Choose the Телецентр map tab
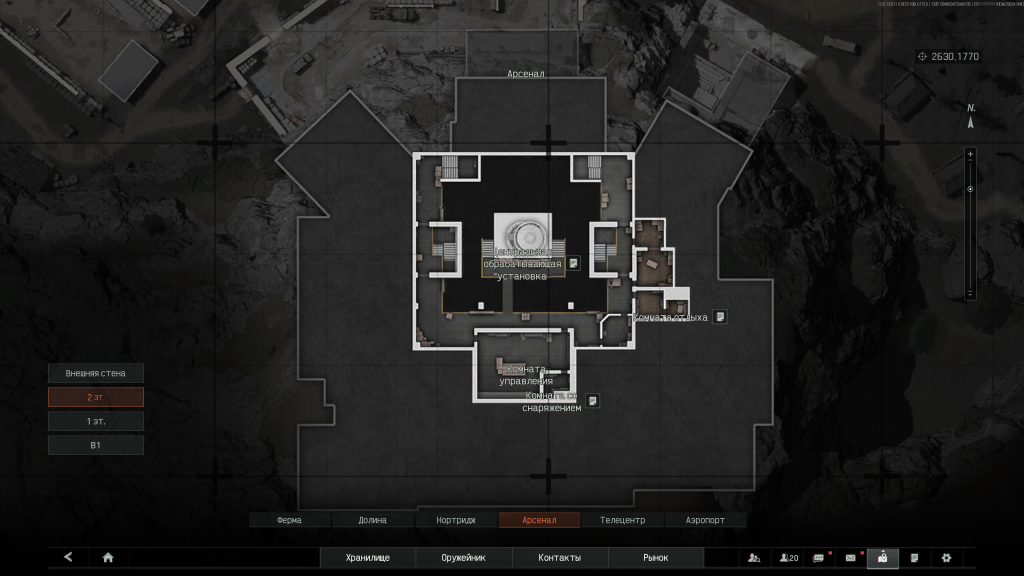This screenshot has width=1024, height=576. 622,520
